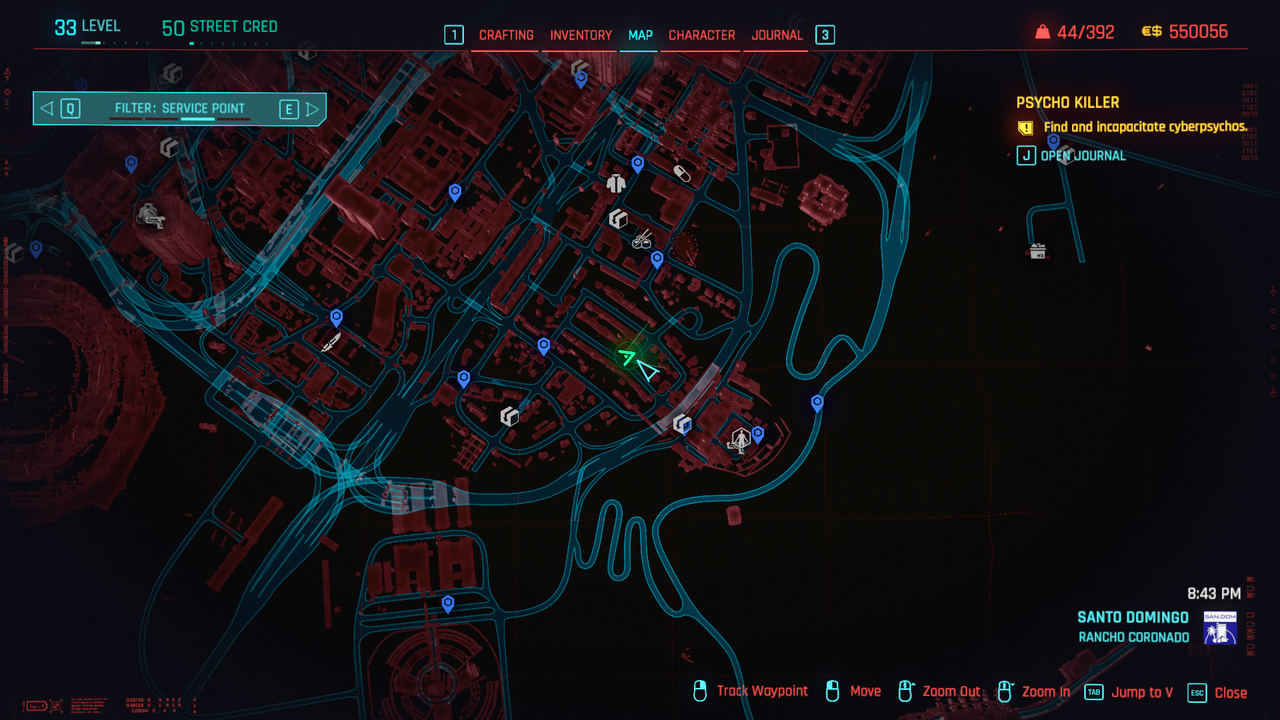This screenshot has height=720, width=1280.
Task: Select the clothing shop jacket marker
Action: click(616, 183)
